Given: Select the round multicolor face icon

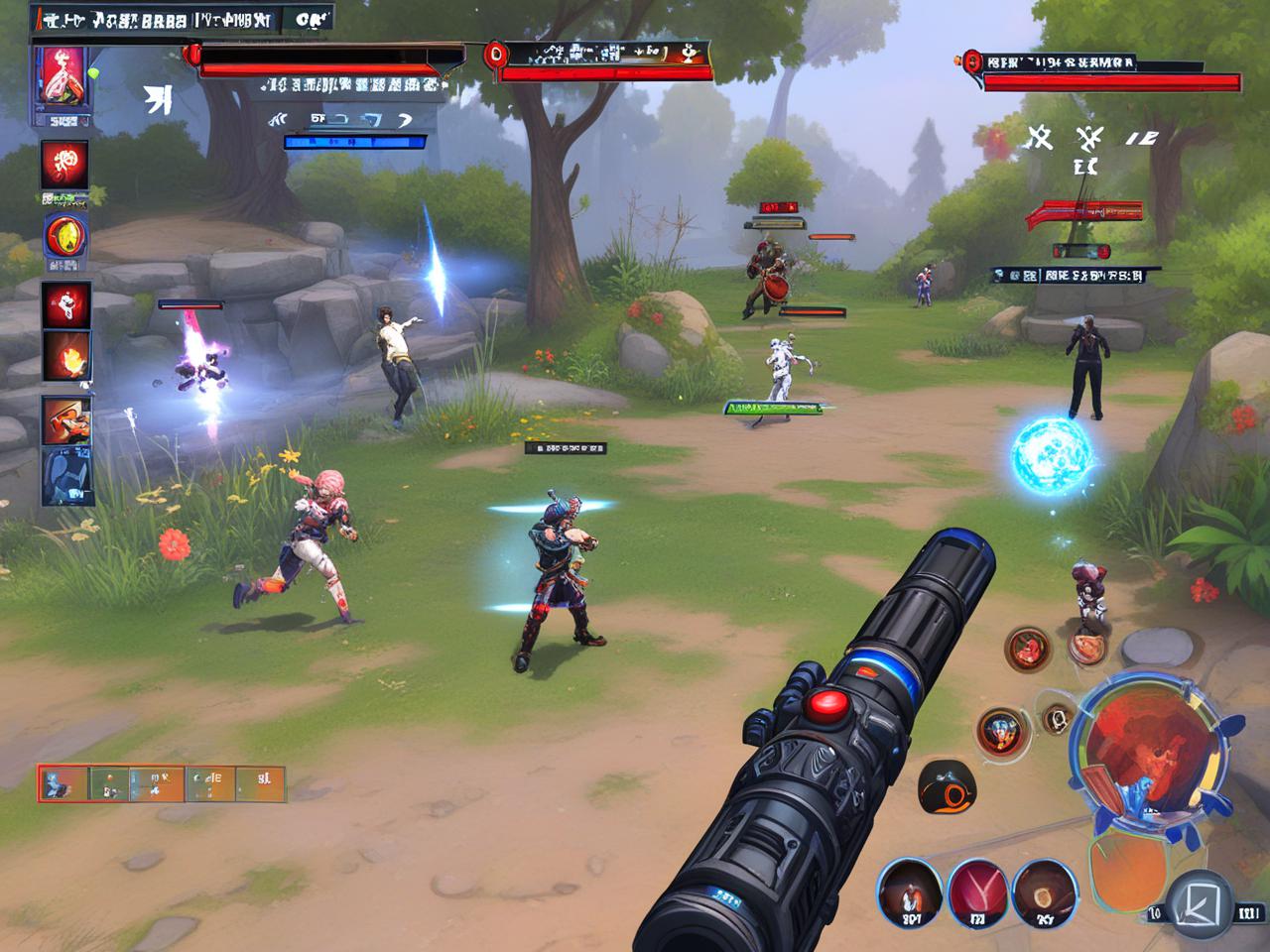Looking at the screenshot, I should pos(1002,732).
